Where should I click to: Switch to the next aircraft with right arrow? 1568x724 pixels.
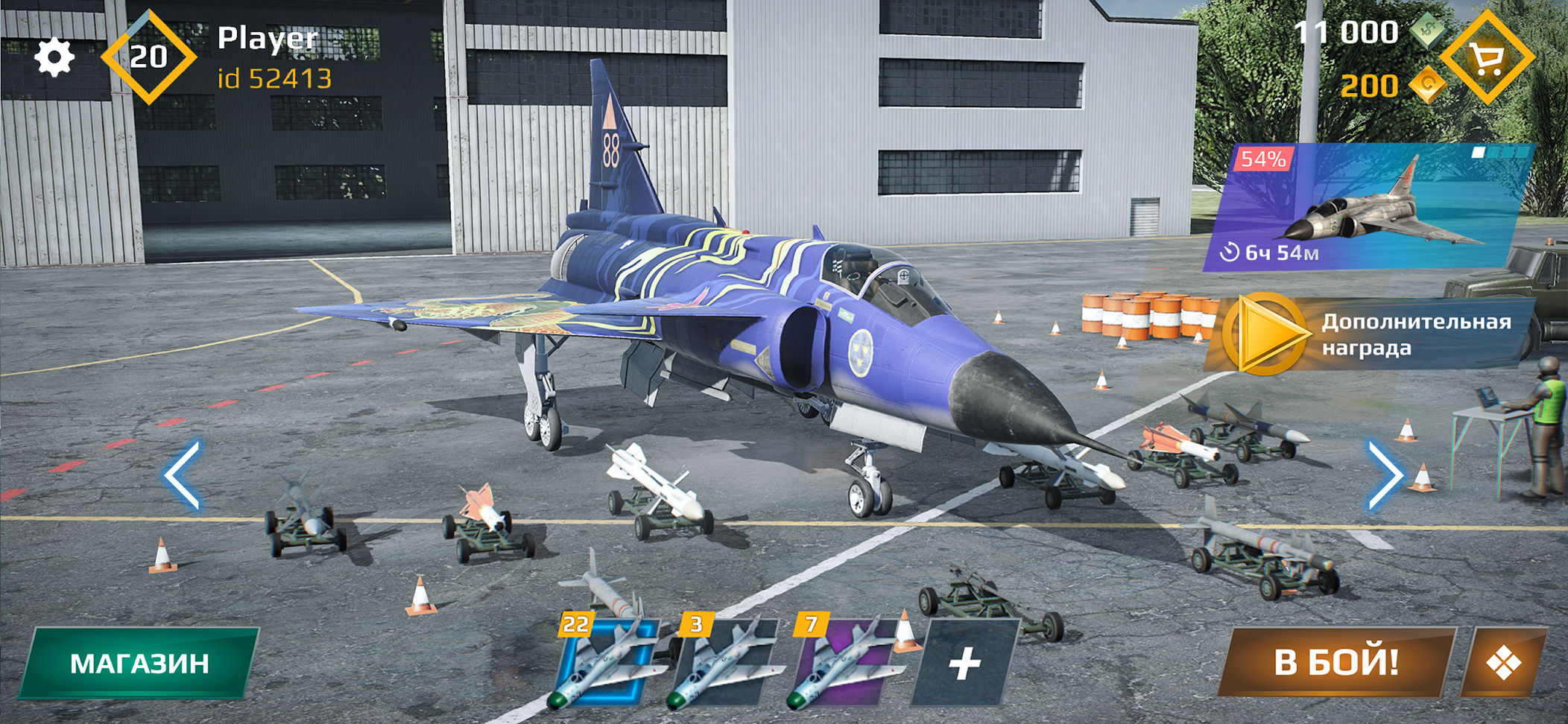click(x=1385, y=474)
